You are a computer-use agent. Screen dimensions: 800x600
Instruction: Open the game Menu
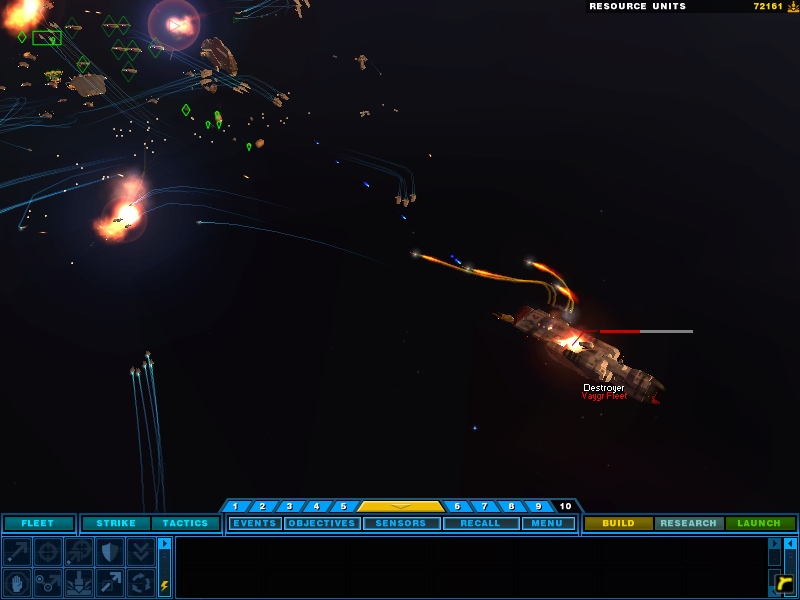(x=547, y=523)
